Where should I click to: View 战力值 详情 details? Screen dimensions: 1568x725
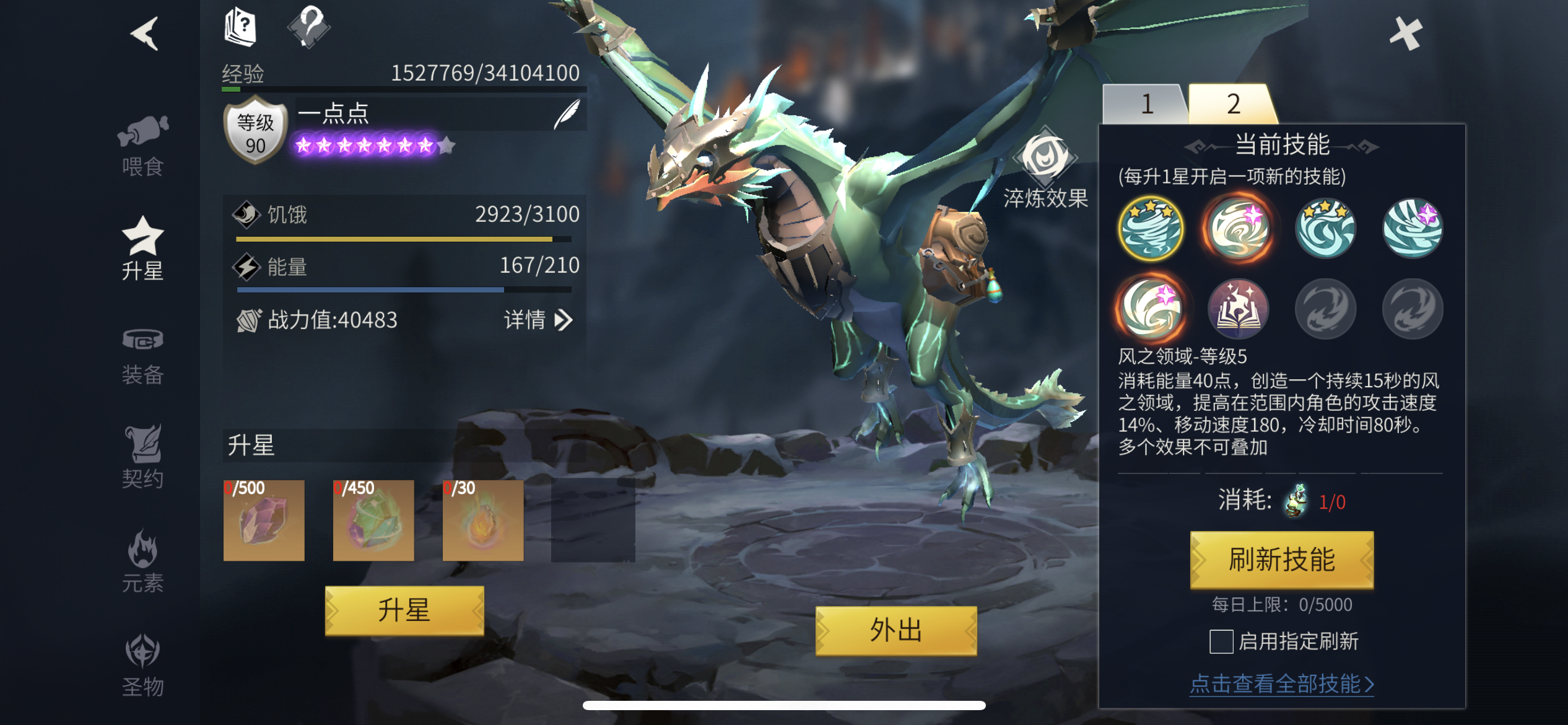[538, 320]
